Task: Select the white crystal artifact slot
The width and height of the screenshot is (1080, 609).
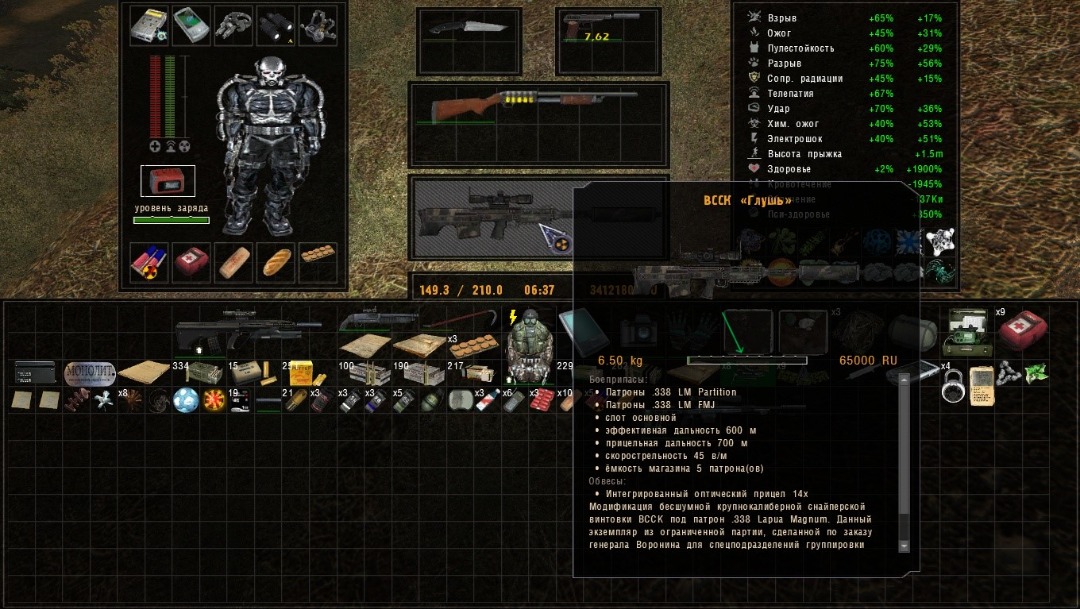Action: point(938,240)
